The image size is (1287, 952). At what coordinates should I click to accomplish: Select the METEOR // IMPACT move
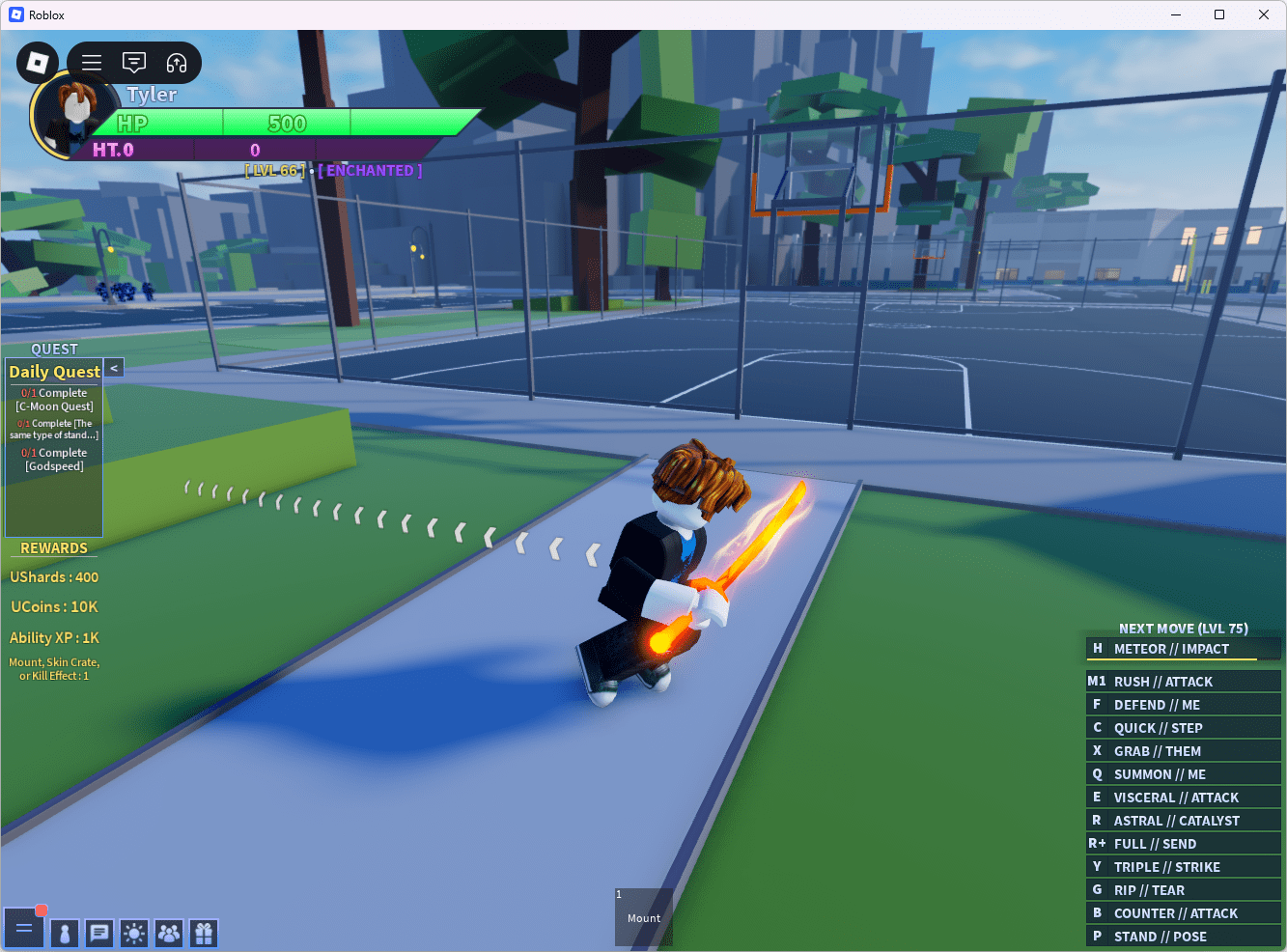1183,648
